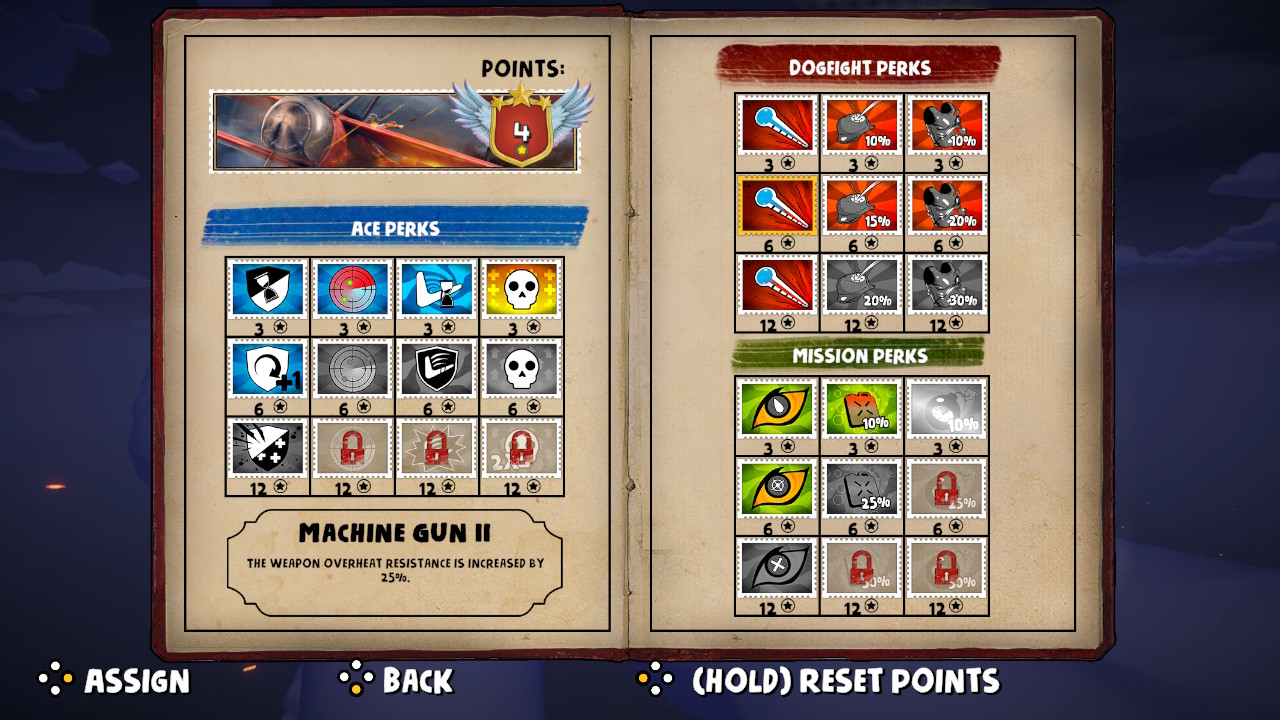Screen dimensions: 1280x720
Task: Select the shield with hourglass ace perk
Action: pos(268,289)
